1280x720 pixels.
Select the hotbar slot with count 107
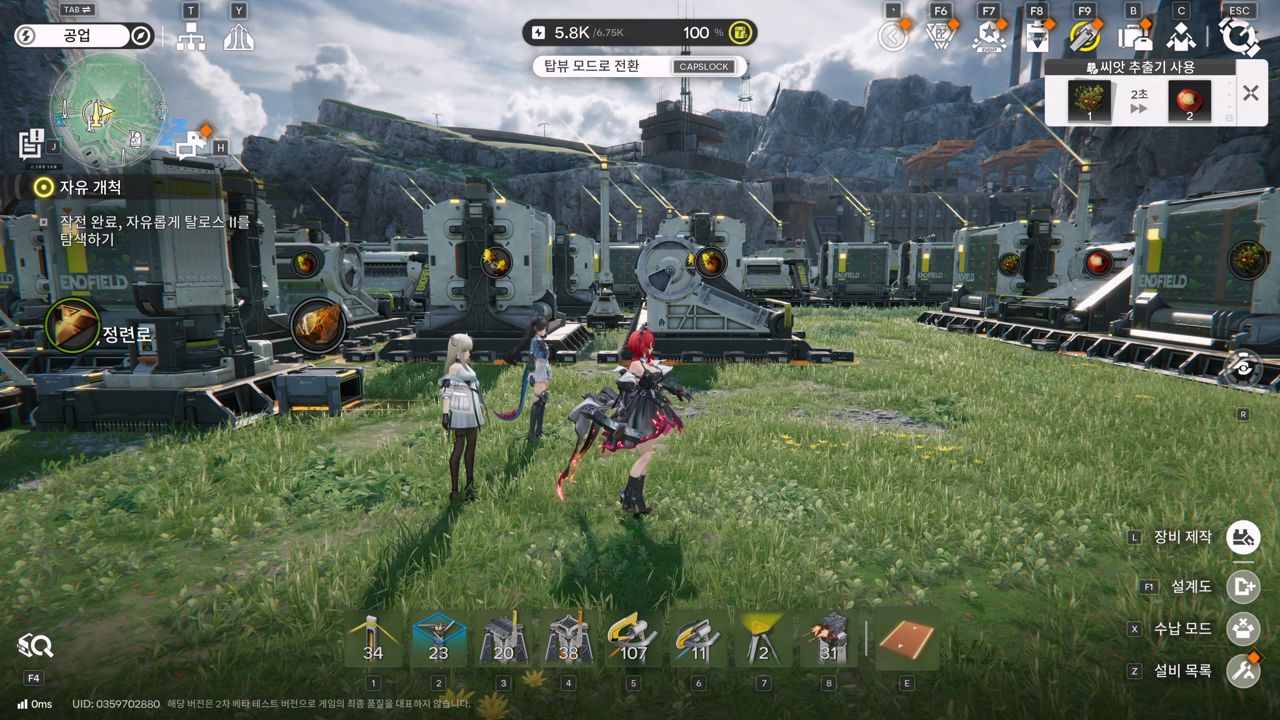coord(633,639)
